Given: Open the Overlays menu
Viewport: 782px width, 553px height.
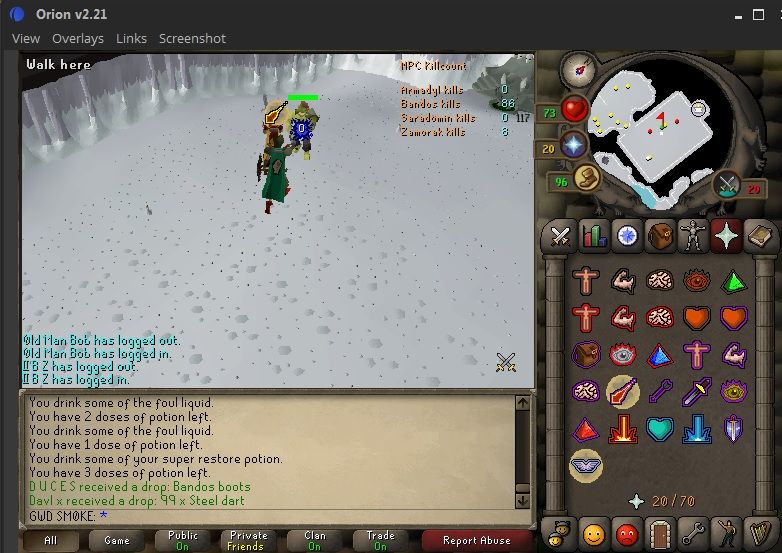Looking at the screenshot, I should [x=78, y=38].
